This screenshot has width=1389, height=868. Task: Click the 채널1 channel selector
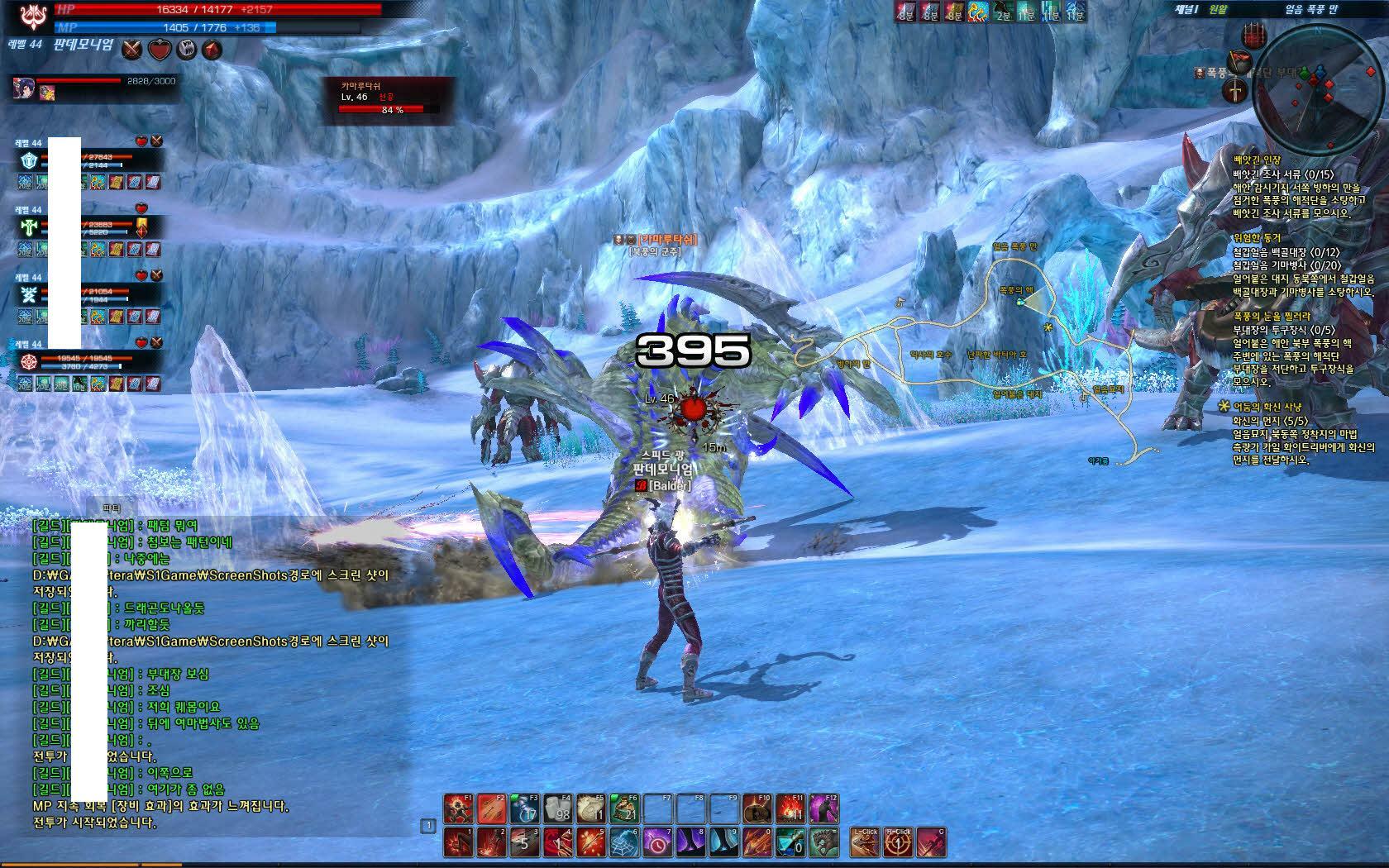tap(1189, 9)
